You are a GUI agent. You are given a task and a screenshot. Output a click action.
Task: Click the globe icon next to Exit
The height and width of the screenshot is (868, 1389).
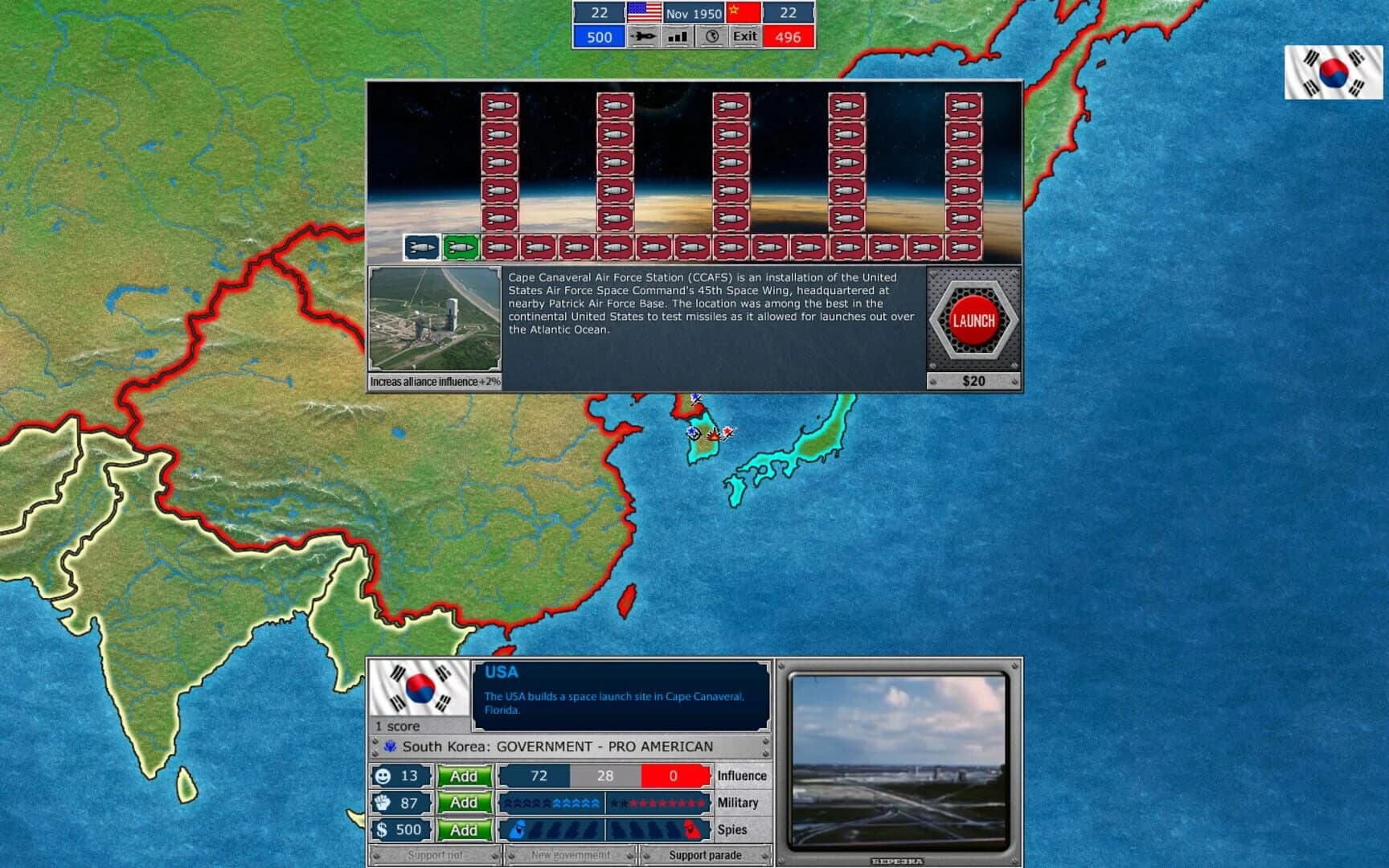[x=711, y=37]
